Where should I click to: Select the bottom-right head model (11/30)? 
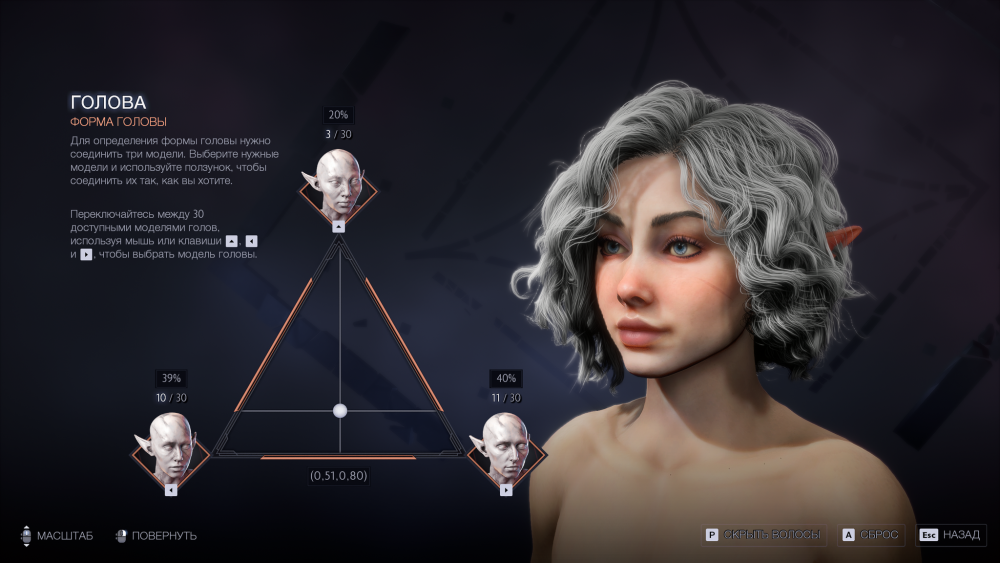click(x=506, y=448)
